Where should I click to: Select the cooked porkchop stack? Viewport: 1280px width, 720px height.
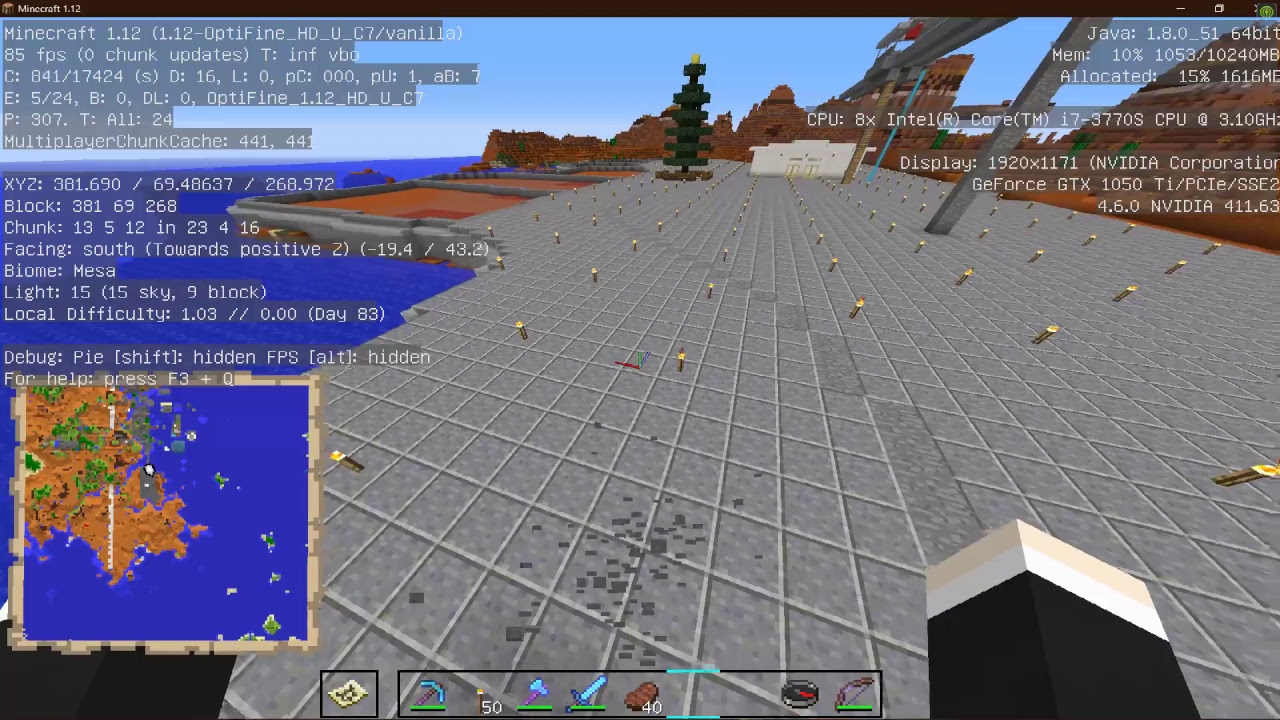[642, 693]
